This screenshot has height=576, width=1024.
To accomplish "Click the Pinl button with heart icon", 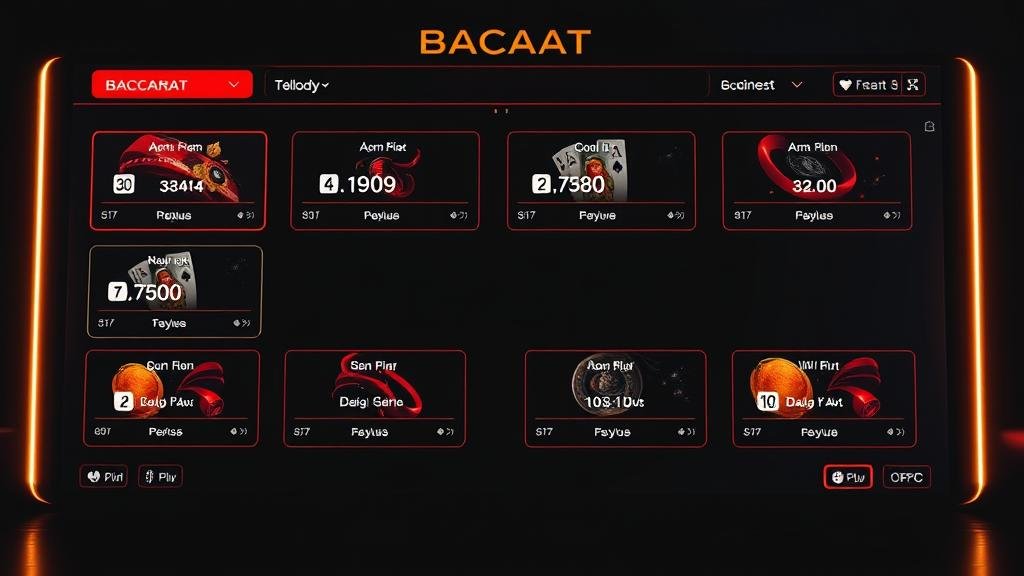I will click(x=104, y=476).
